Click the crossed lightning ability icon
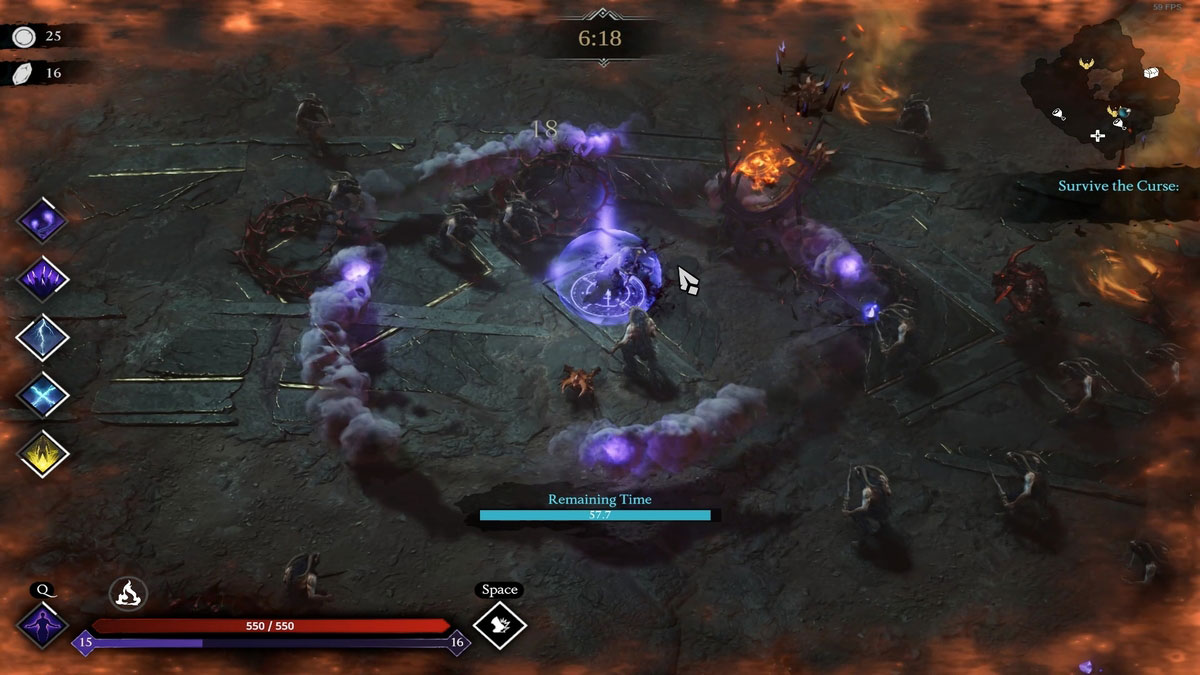Image resolution: width=1200 pixels, height=675 pixels. pyautogui.click(x=42, y=395)
